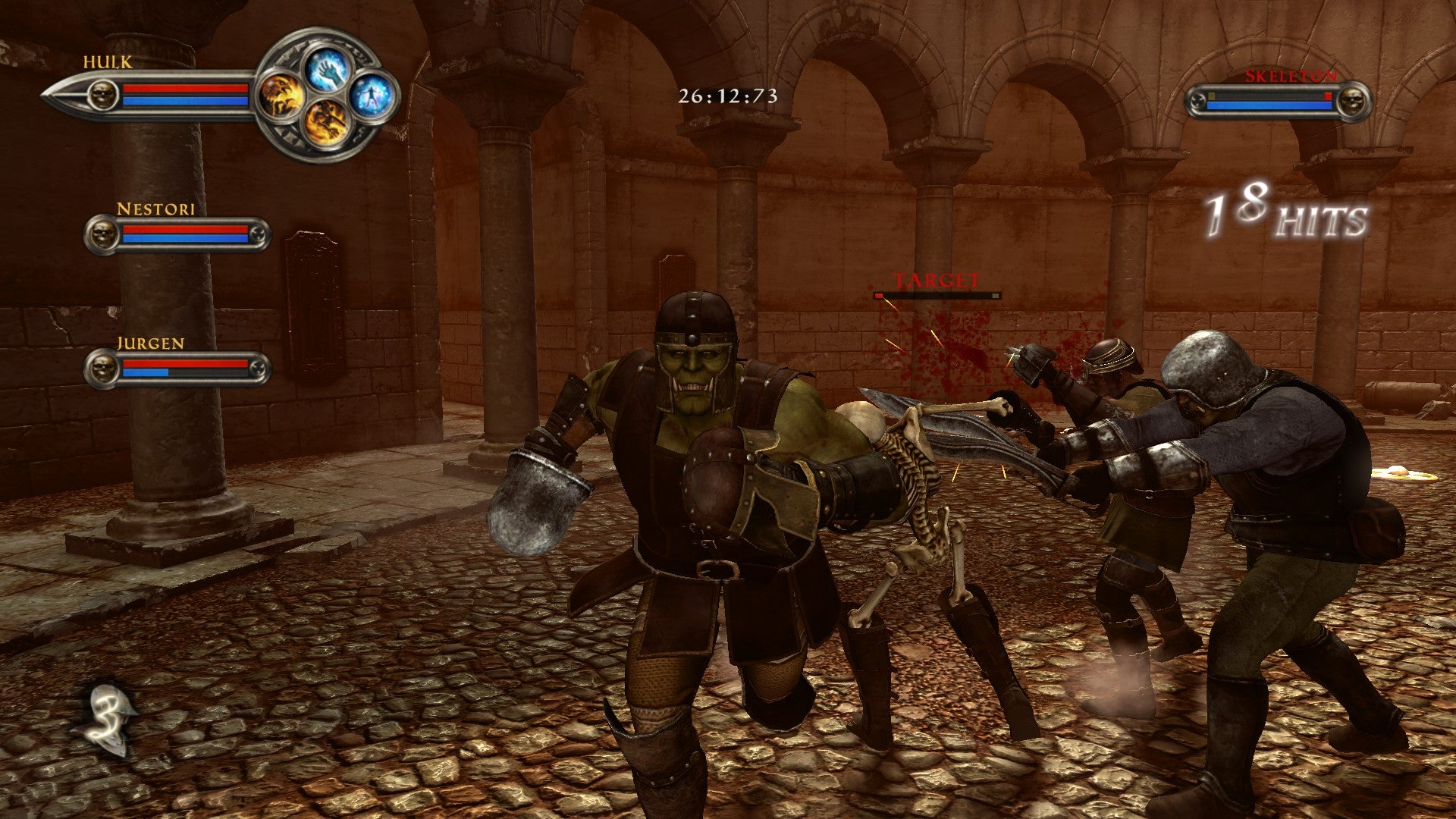Select party member Jurgen's portrait
This screenshot has width=1456, height=819.
[x=102, y=369]
